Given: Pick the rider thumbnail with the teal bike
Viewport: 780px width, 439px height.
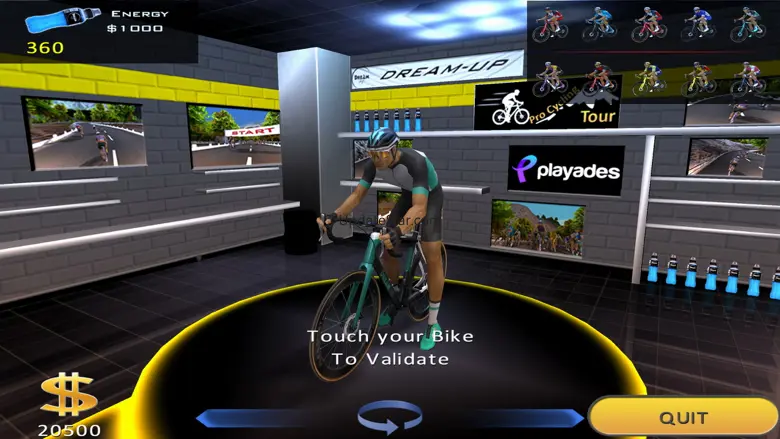Looking at the screenshot, I should (x=749, y=24).
